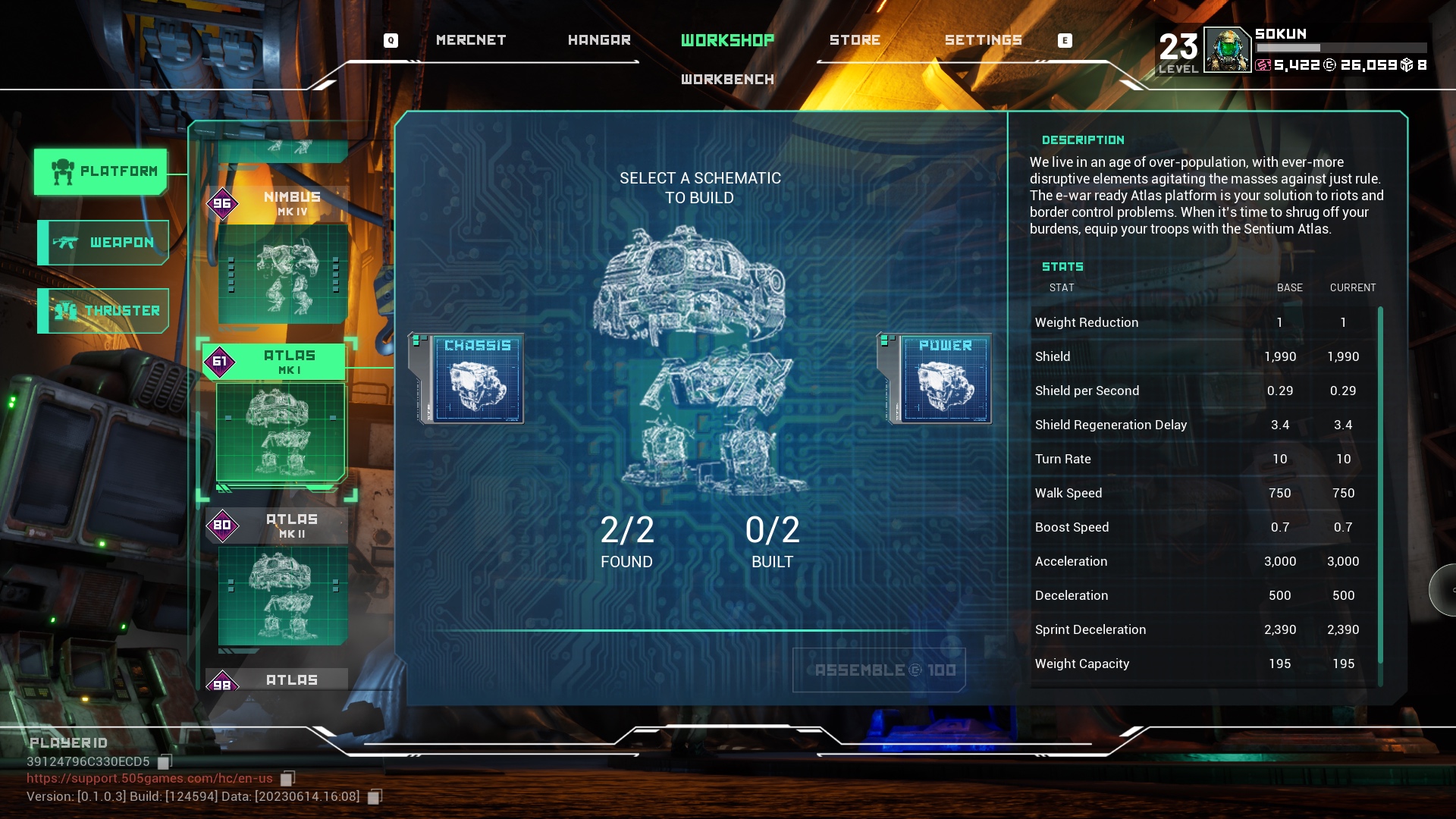Image resolution: width=1456 pixels, height=819 pixels.
Task: Copy the Player ID to clipboard
Action: coord(165,761)
